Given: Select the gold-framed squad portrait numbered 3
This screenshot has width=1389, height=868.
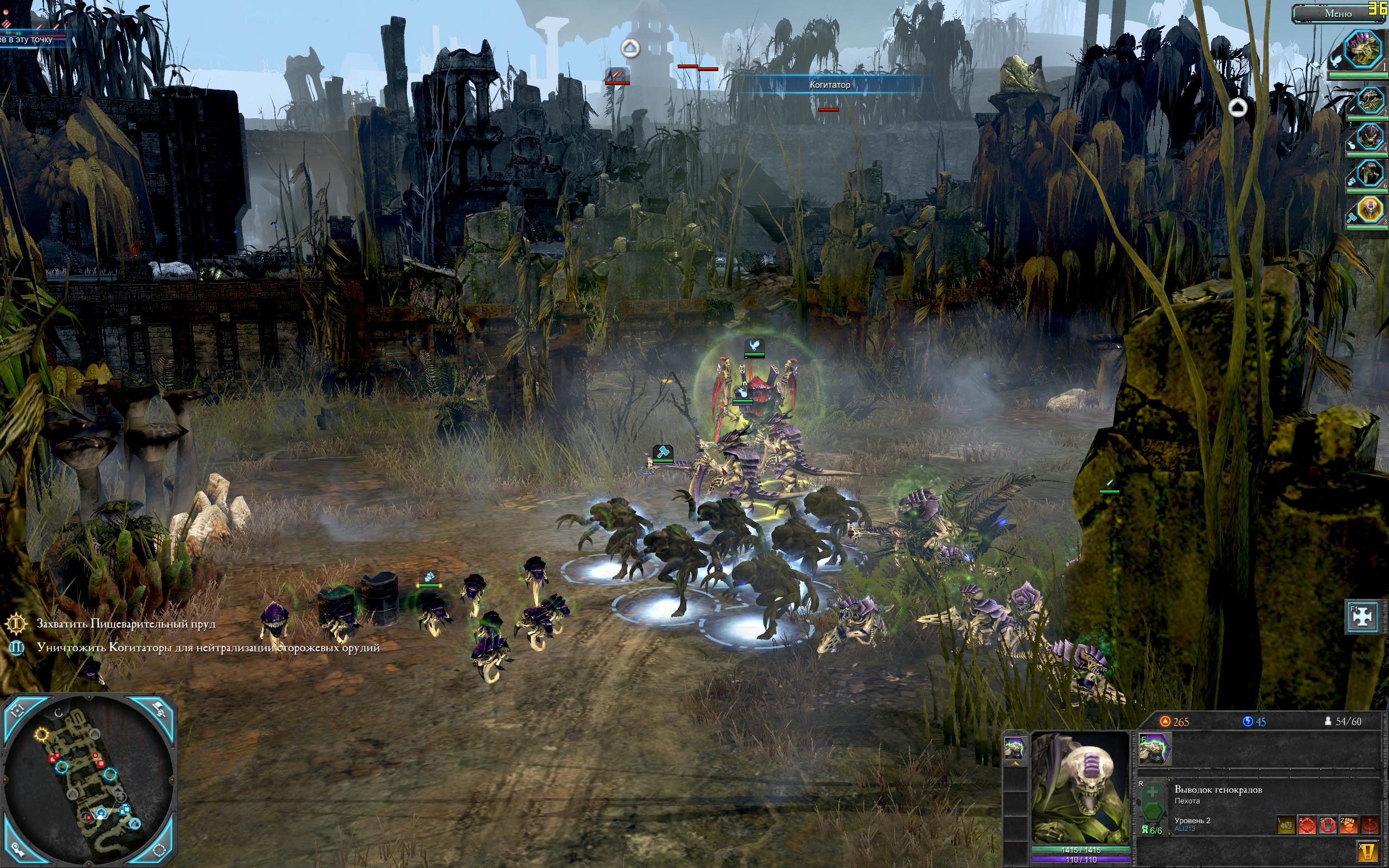Looking at the screenshot, I should click(x=1369, y=209).
